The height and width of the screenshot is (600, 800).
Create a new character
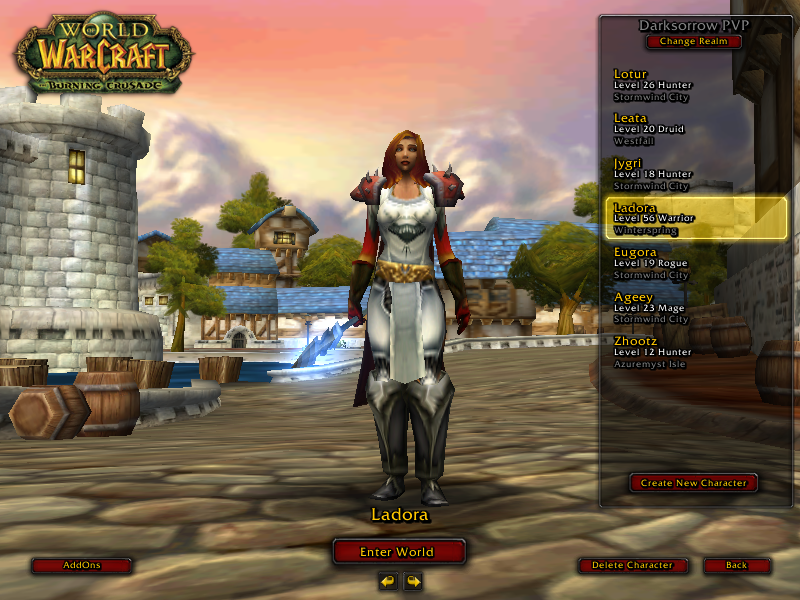694,483
